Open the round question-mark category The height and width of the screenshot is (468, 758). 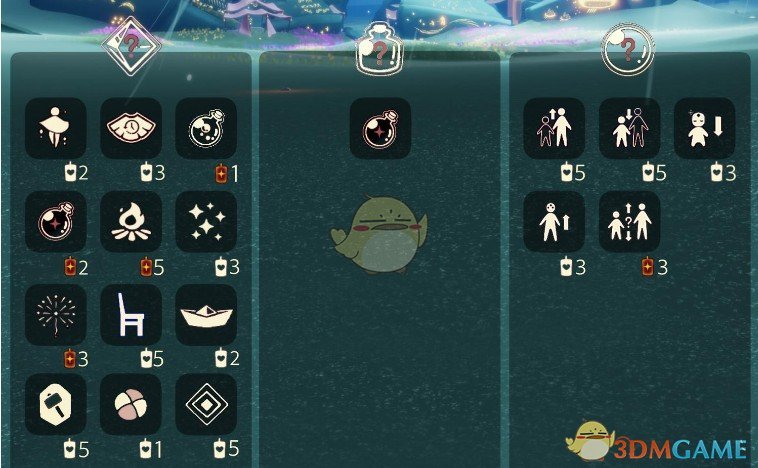pyautogui.click(x=628, y=47)
